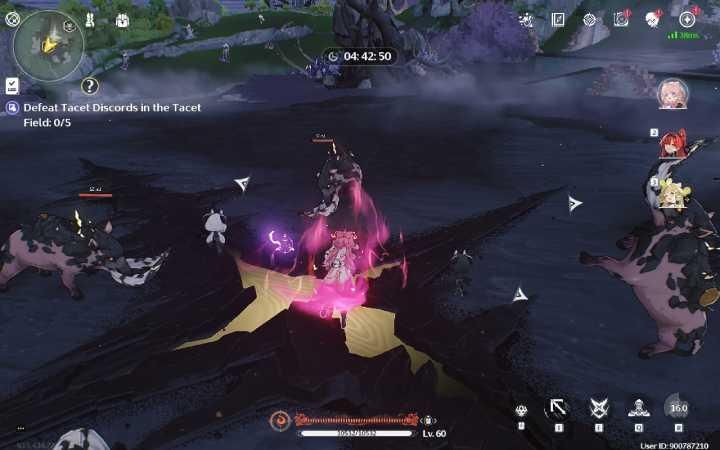This screenshot has height=450, width=720.
Task: Switch to the red-haired party character
Action: (x=672, y=145)
